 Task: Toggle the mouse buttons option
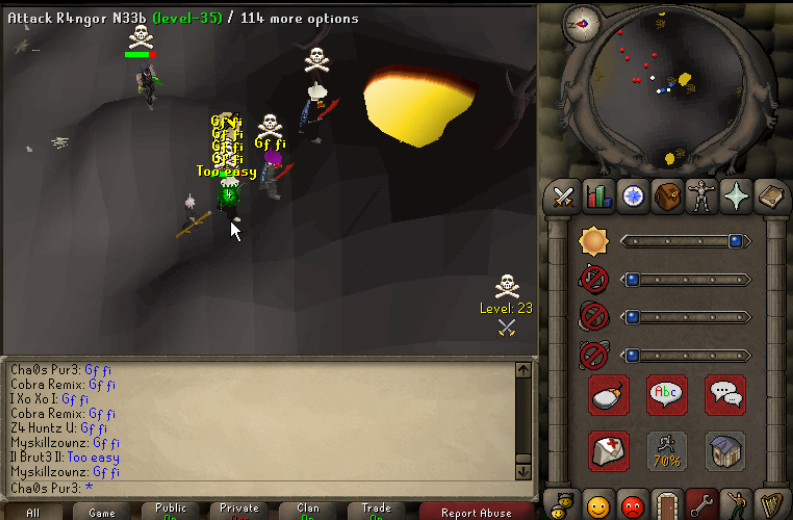point(609,395)
